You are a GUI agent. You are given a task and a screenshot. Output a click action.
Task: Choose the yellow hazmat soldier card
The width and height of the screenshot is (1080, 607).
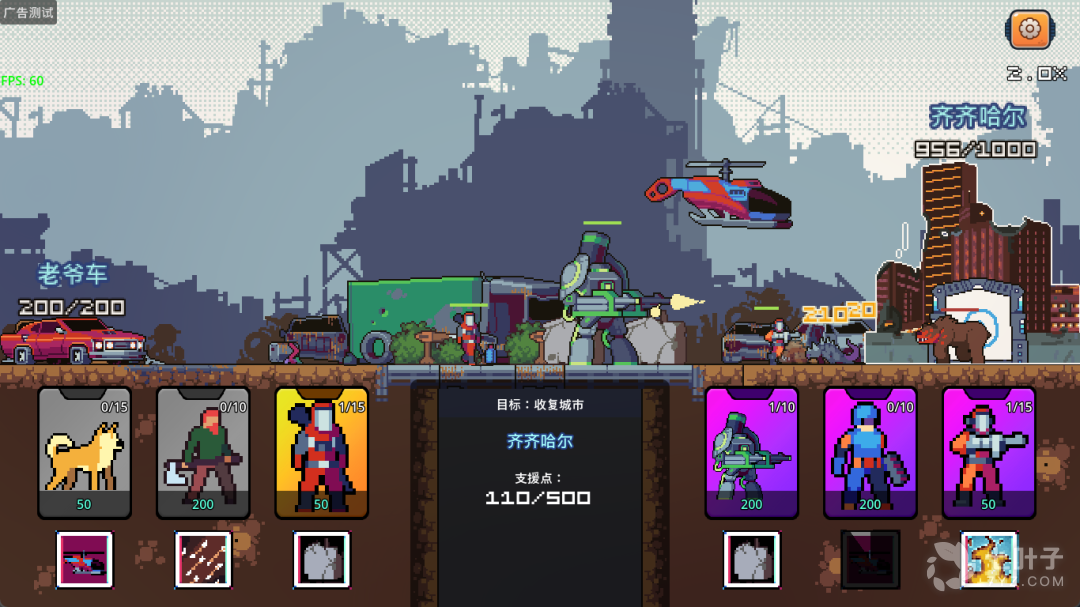(x=321, y=452)
